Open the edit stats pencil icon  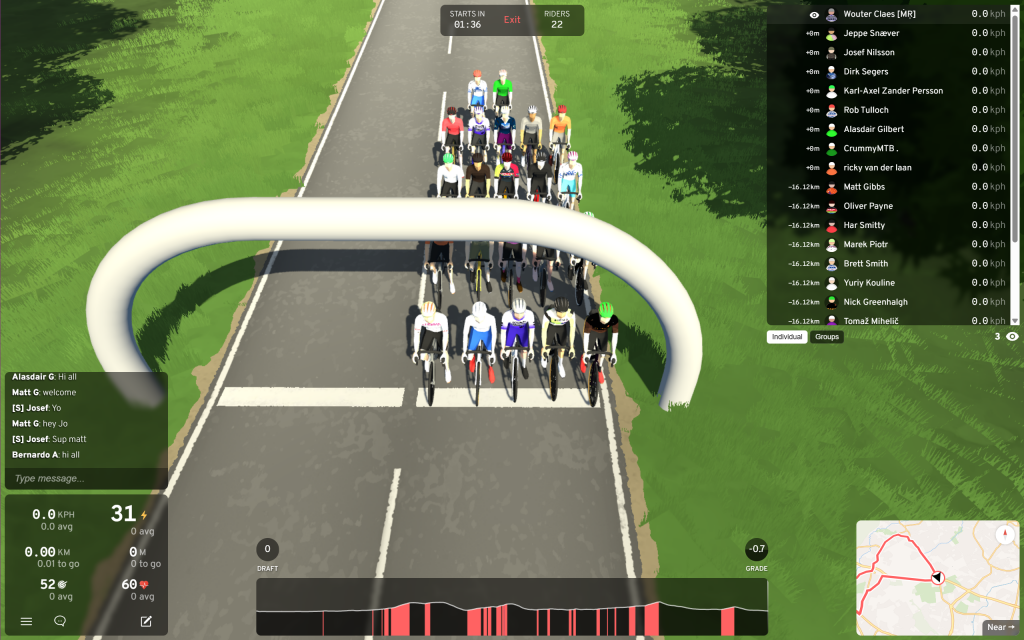[x=146, y=621]
